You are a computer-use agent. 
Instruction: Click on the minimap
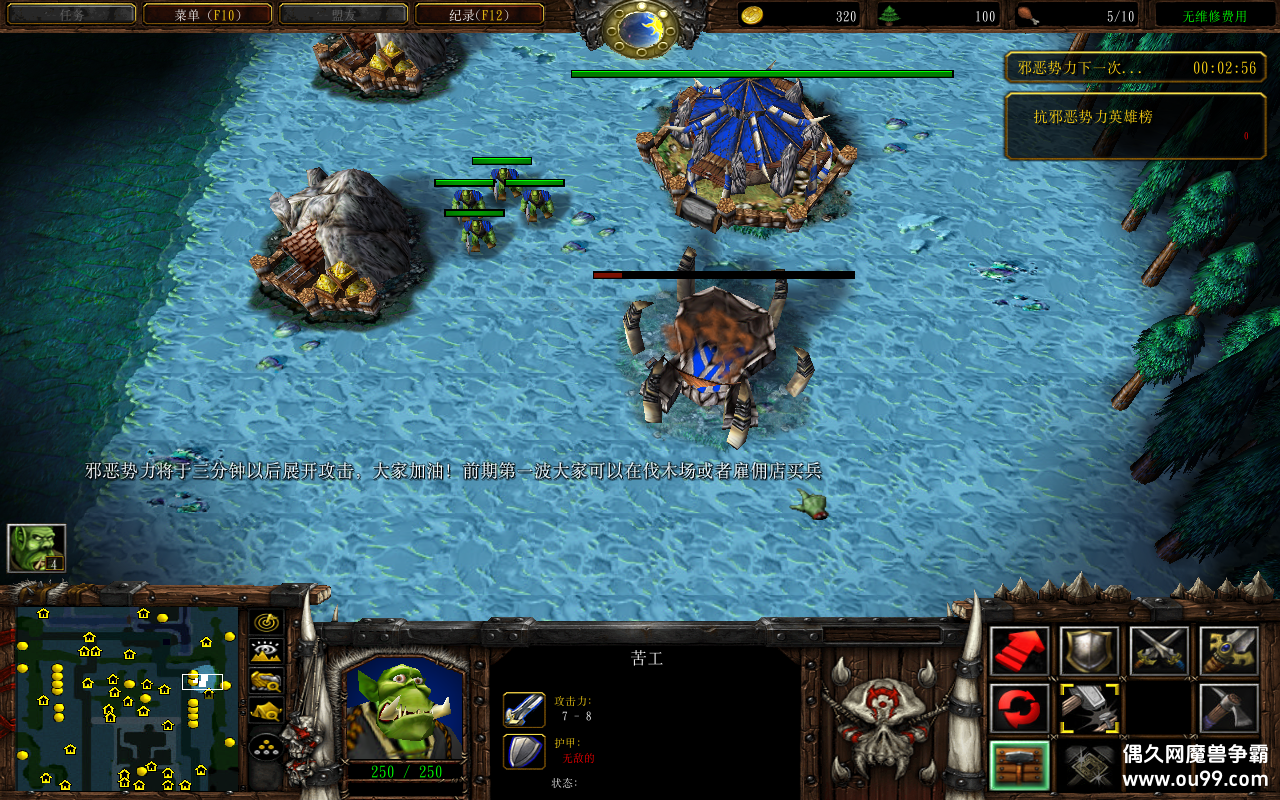127,697
